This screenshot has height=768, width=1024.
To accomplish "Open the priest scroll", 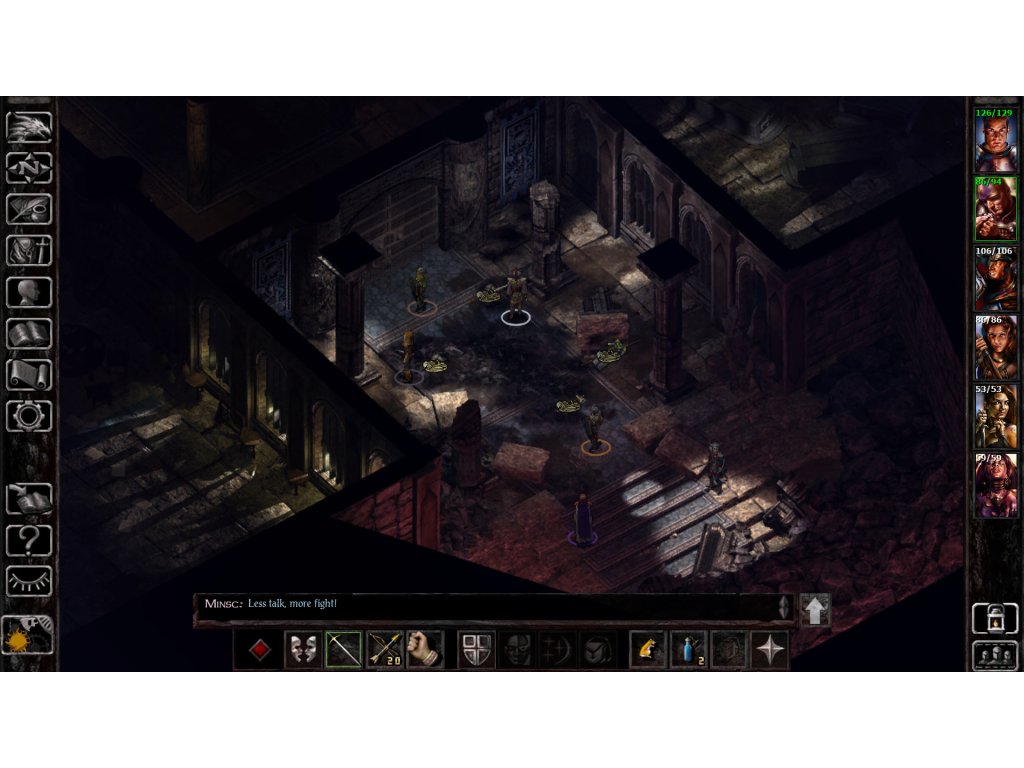I will [x=29, y=374].
